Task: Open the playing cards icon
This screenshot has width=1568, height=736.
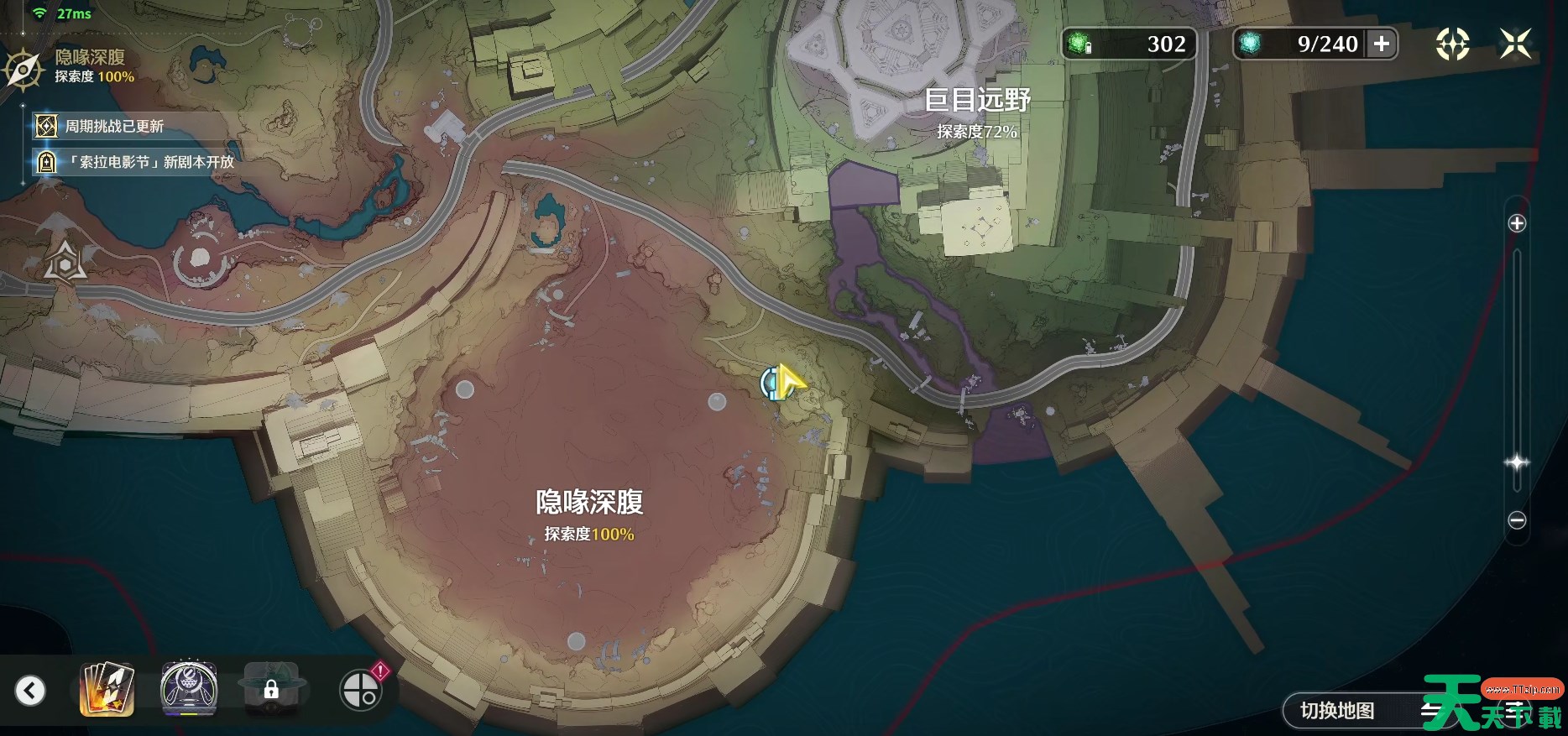Action: [107, 690]
